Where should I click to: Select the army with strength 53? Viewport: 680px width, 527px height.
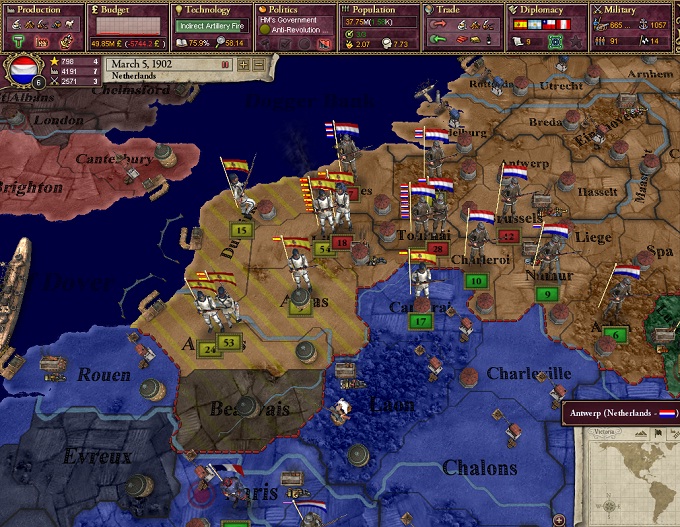pyautogui.click(x=230, y=344)
